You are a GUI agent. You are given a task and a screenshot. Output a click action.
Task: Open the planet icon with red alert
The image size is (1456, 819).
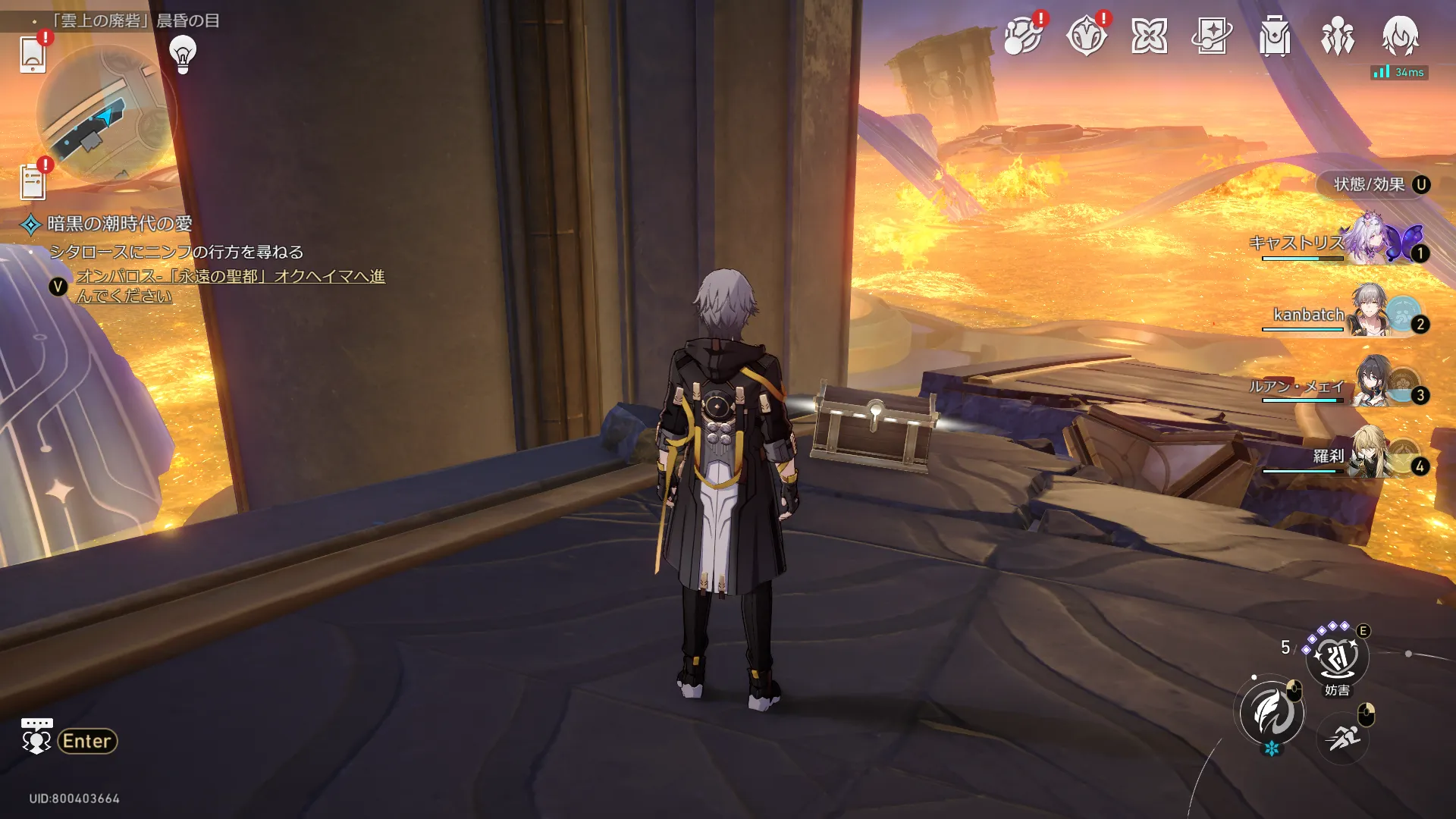pos(1022,36)
